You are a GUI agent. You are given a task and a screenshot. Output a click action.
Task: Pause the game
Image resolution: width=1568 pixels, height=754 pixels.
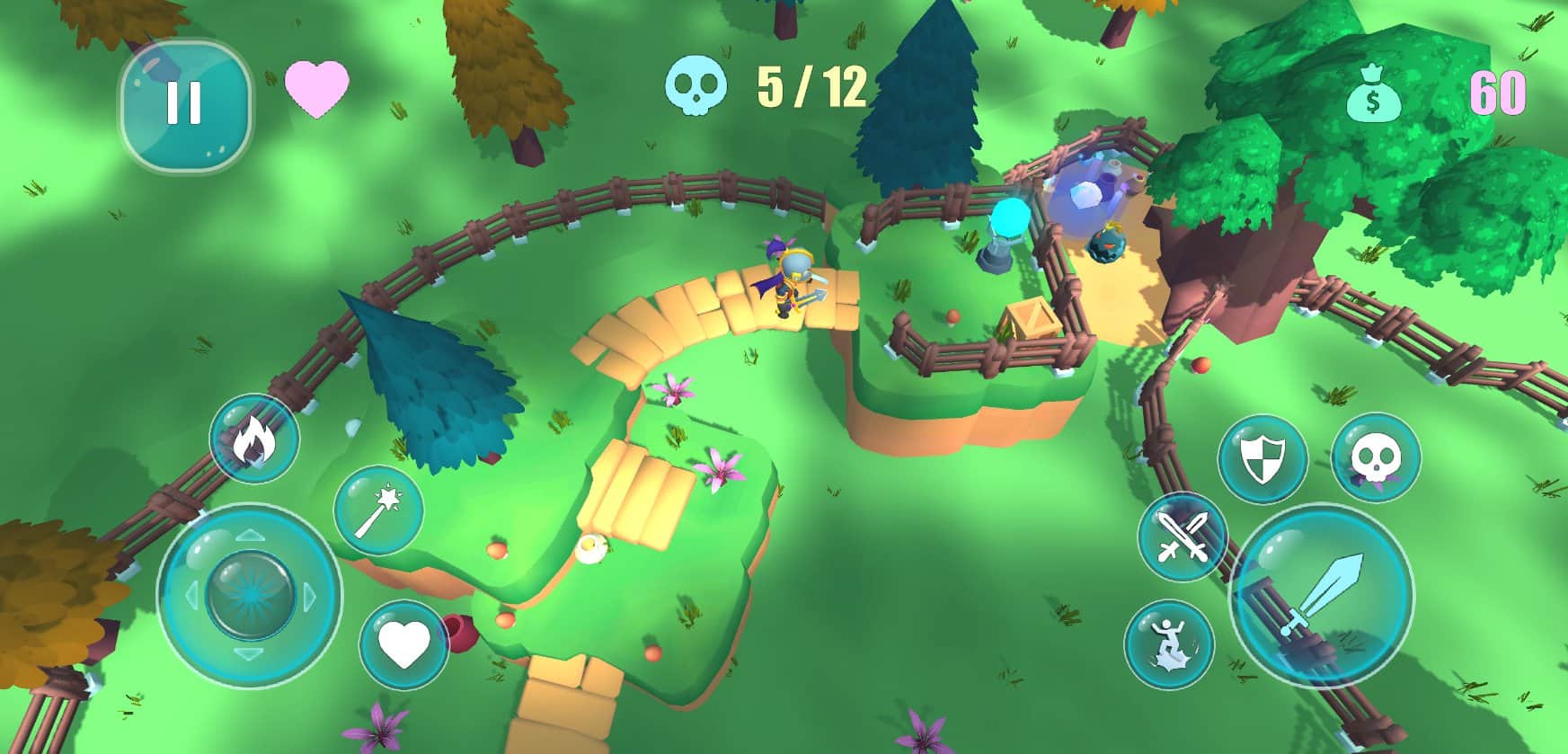[185, 104]
